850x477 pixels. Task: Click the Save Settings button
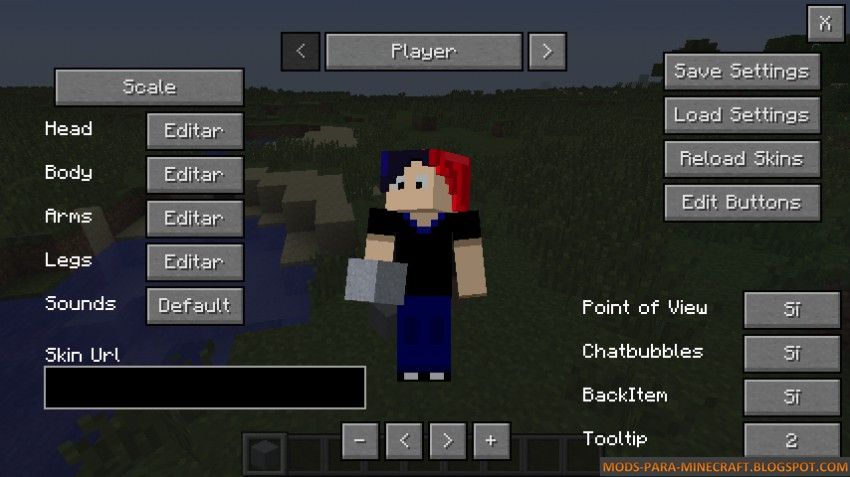click(741, 72)
